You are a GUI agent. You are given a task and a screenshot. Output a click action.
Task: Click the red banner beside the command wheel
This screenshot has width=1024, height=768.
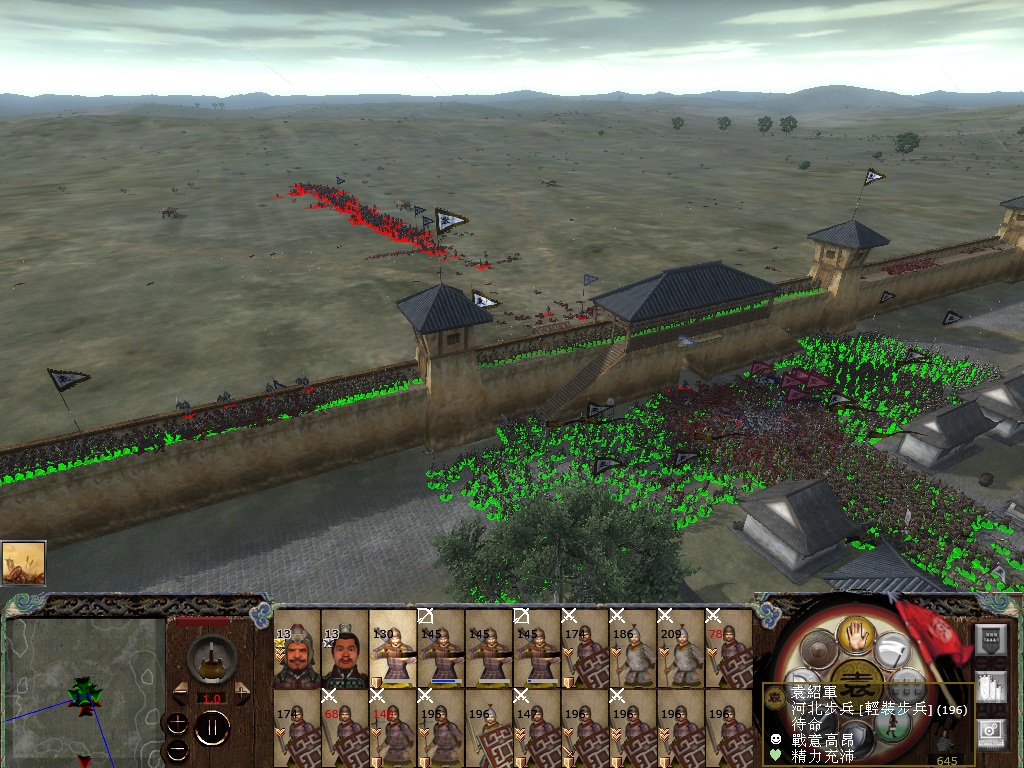click(933, 630)
